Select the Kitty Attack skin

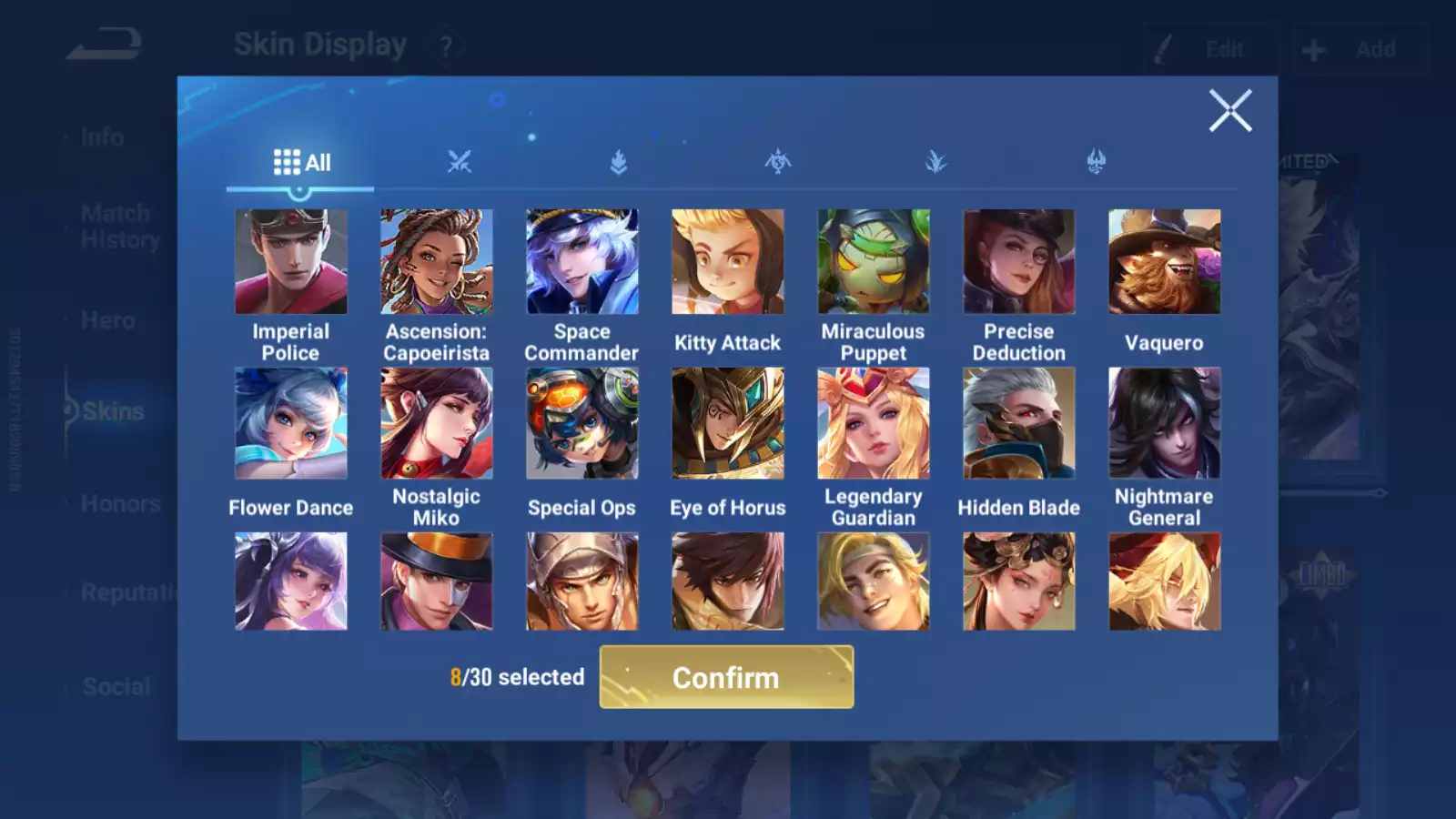[728, 262]
